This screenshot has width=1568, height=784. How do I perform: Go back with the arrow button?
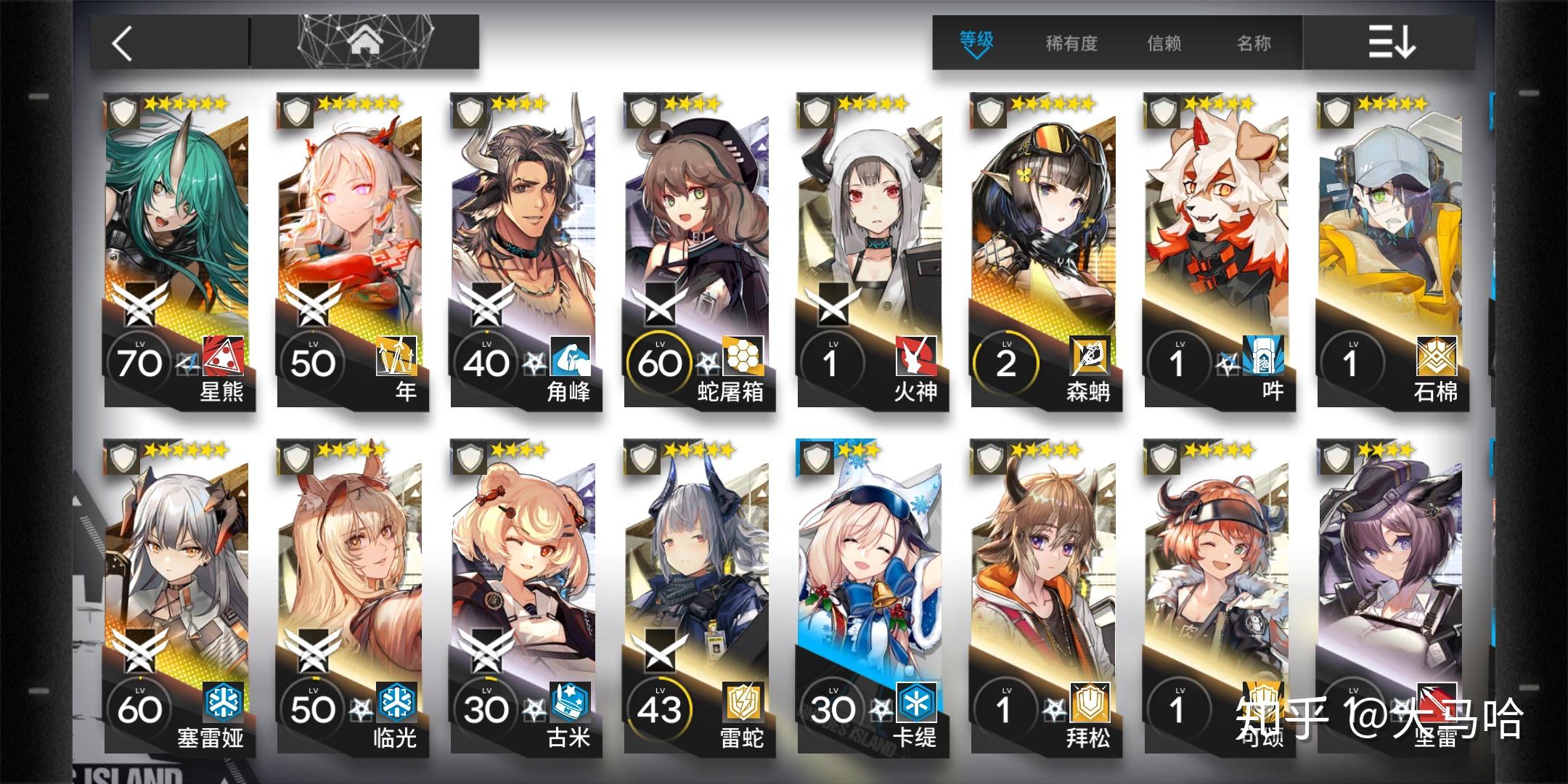(x=123, y=43)
